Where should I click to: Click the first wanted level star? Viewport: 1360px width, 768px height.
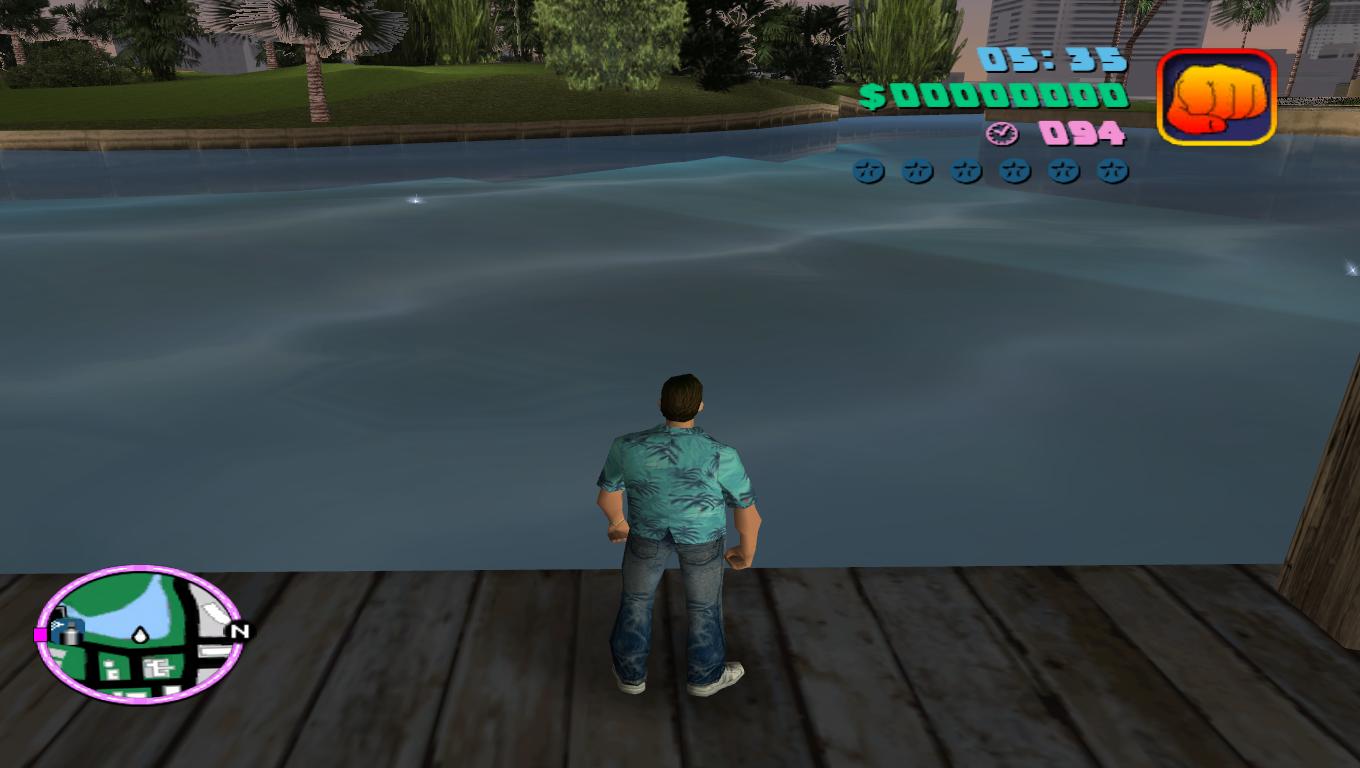click(867, 170)
